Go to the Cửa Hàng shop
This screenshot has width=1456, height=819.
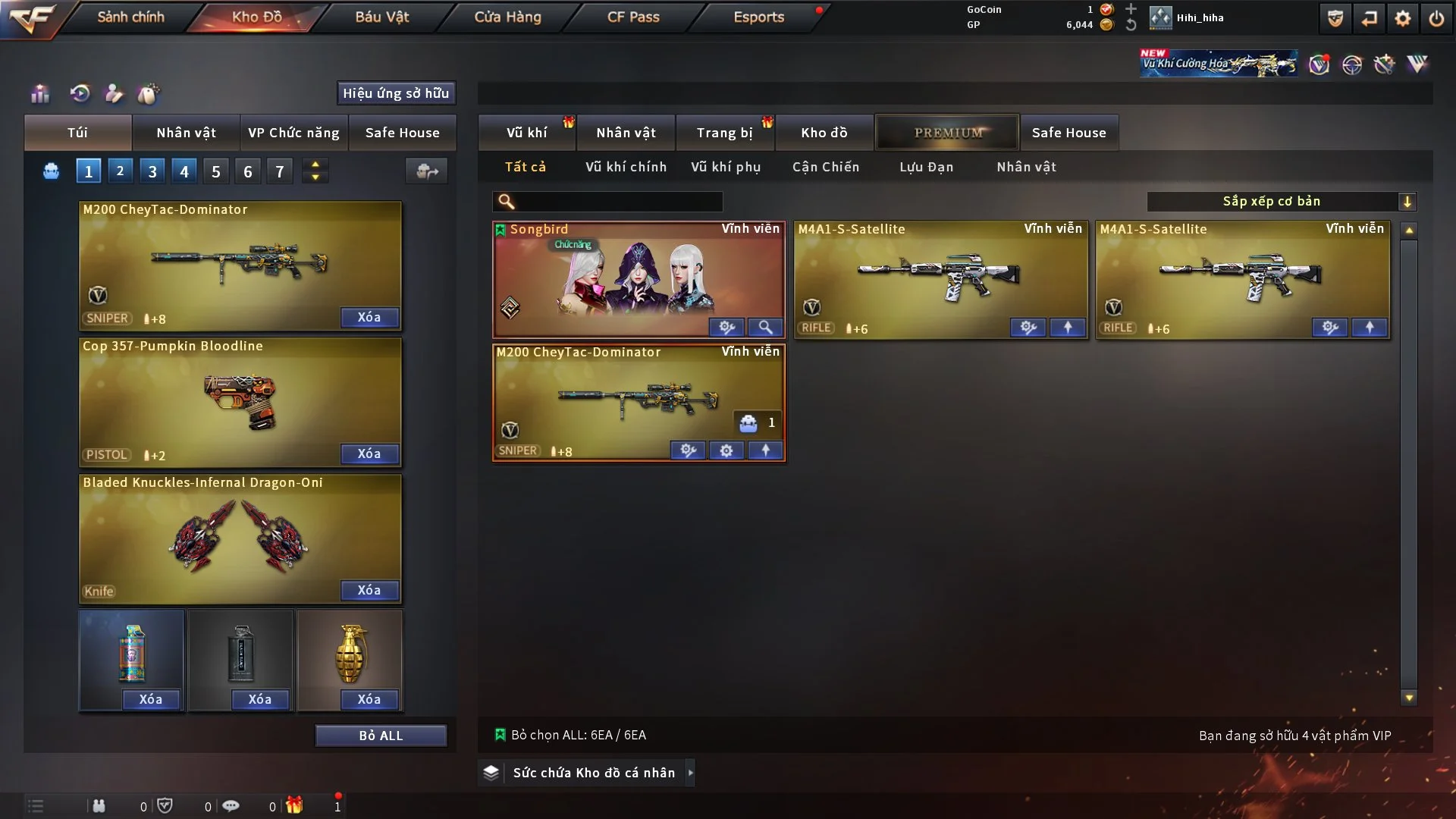tap(507, 17)
